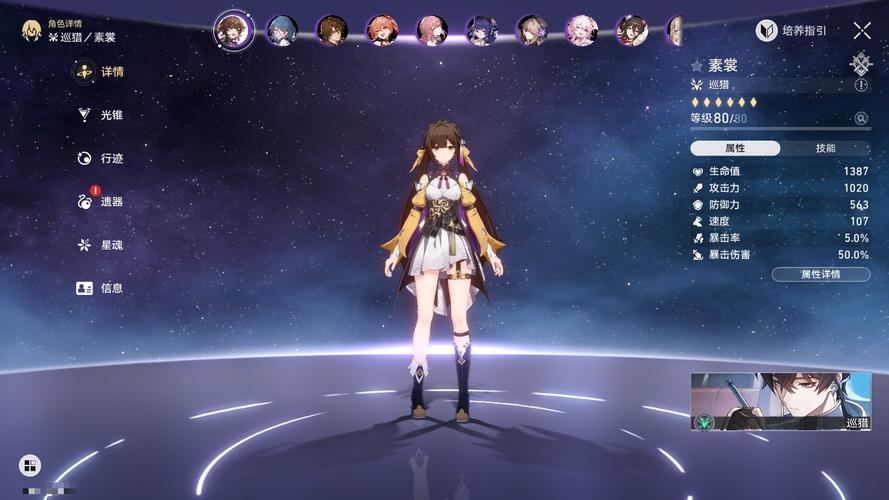Screen dimensions: 889x500
Task: Open the 培养指引 training guide
Action: coord(791,31)
